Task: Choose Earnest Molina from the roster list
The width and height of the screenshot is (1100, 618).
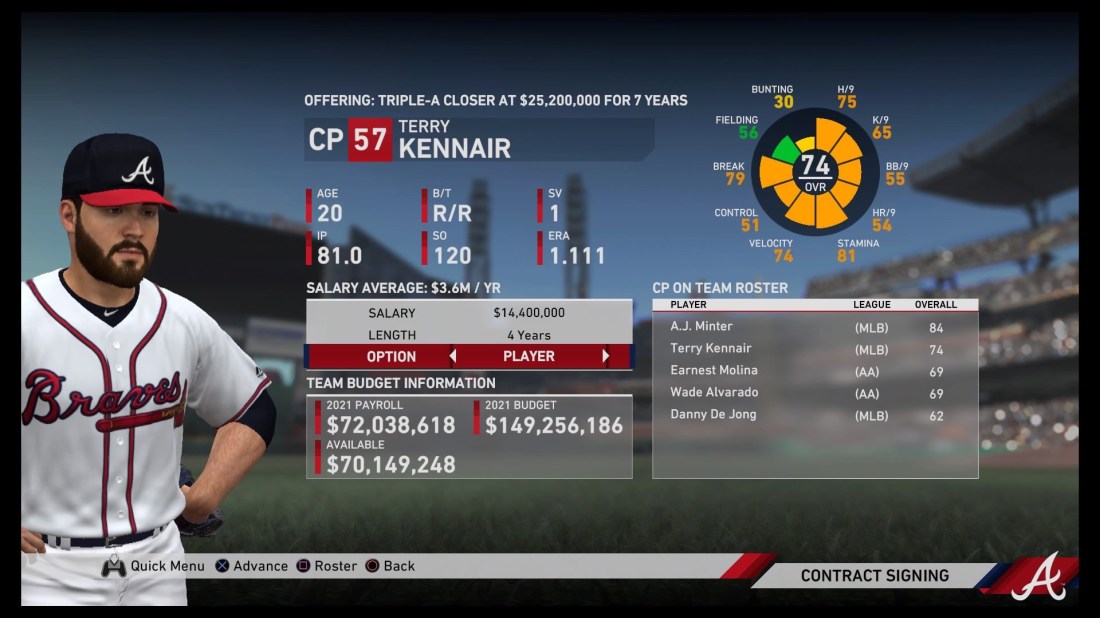Action: click(814, 371)
